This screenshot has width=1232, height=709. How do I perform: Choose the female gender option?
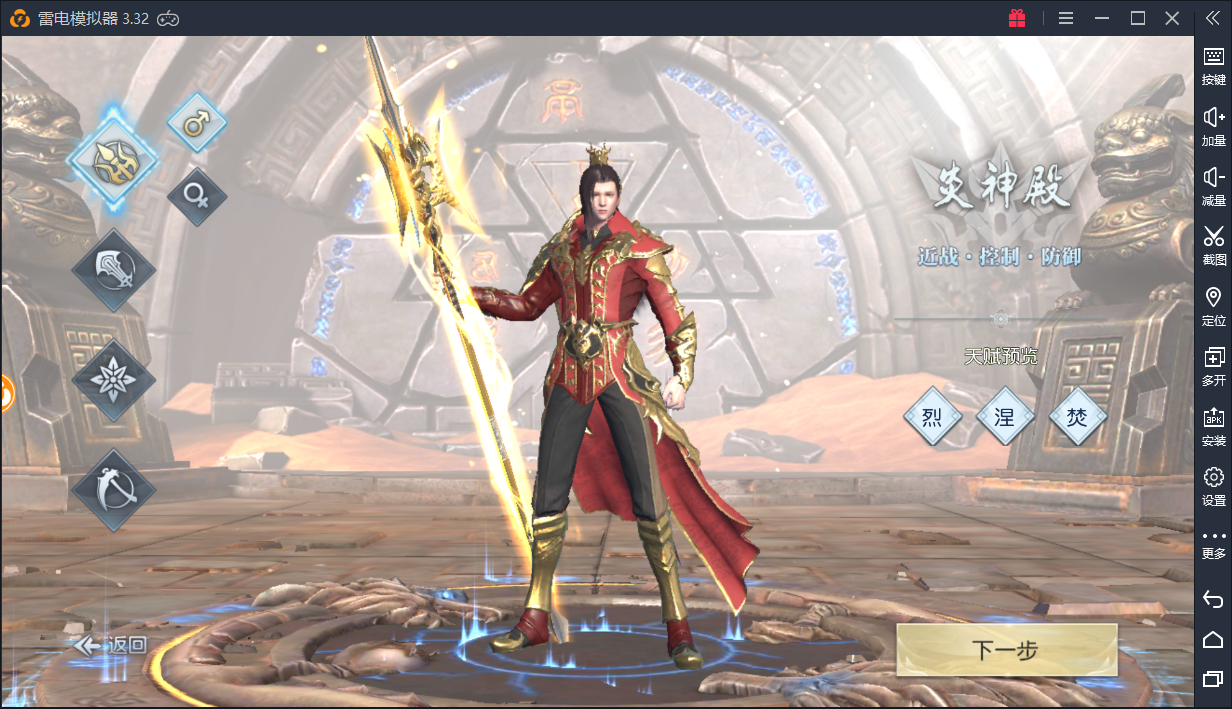tap(196, 197)
